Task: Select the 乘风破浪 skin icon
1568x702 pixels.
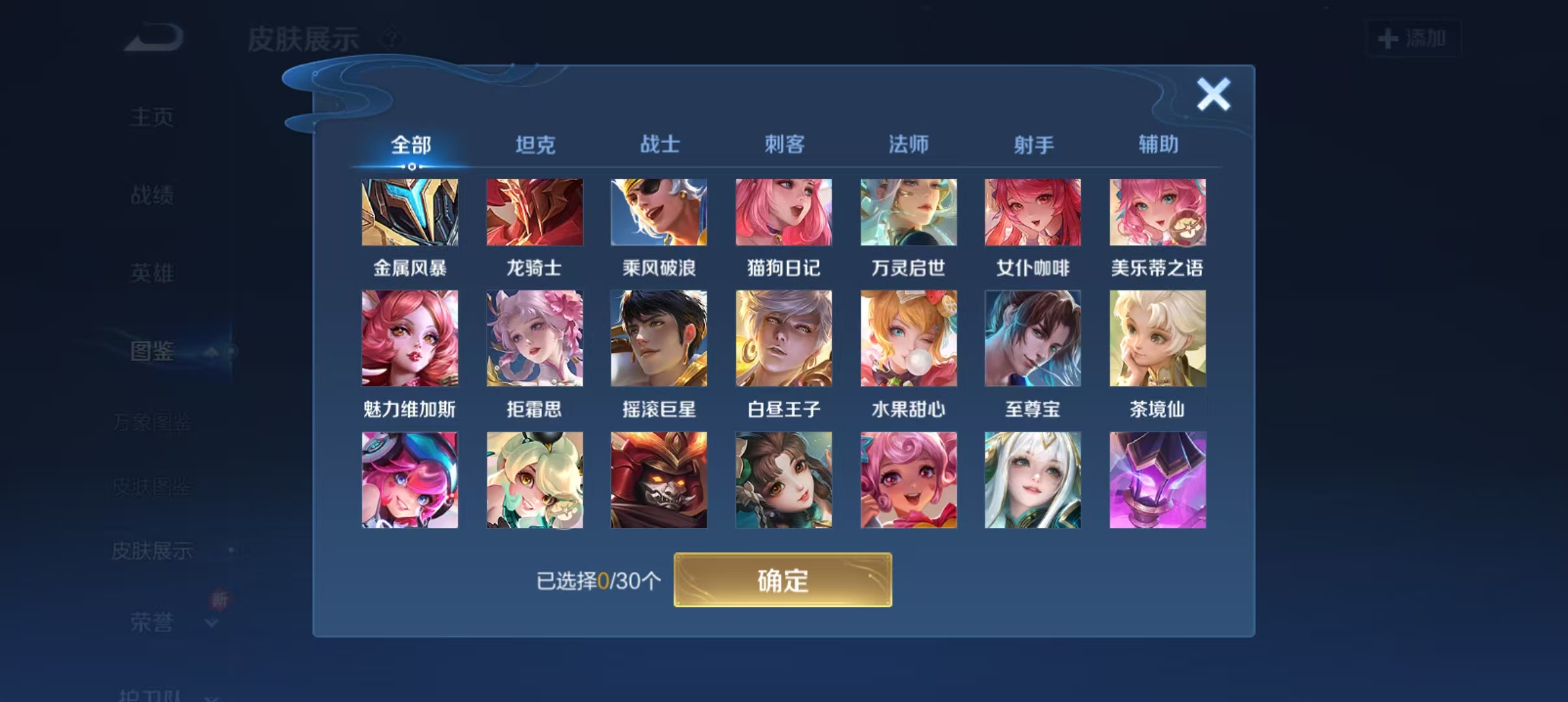Action: point(659,213)
